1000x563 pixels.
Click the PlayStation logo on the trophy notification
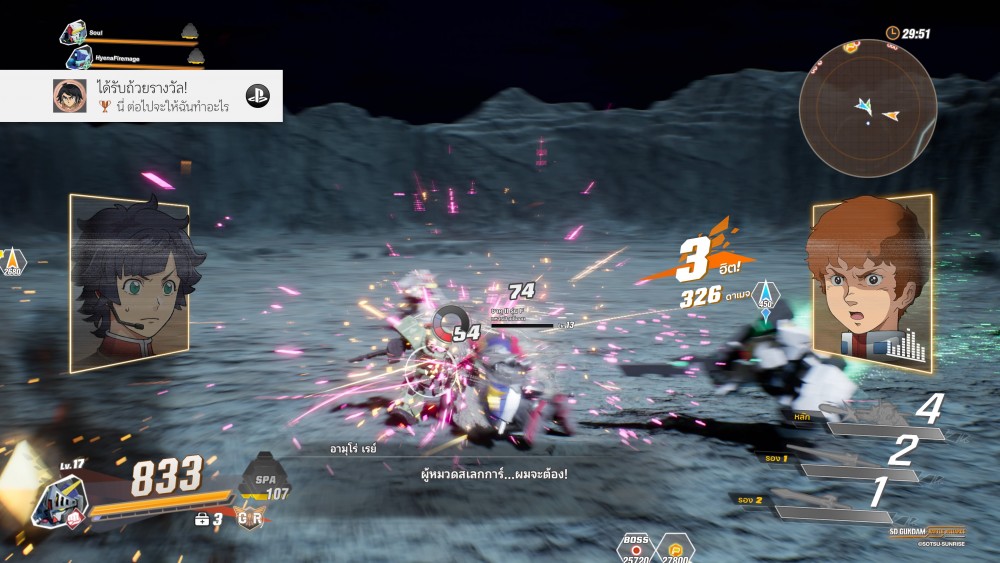pyautogui.click(x=258, y=96)
